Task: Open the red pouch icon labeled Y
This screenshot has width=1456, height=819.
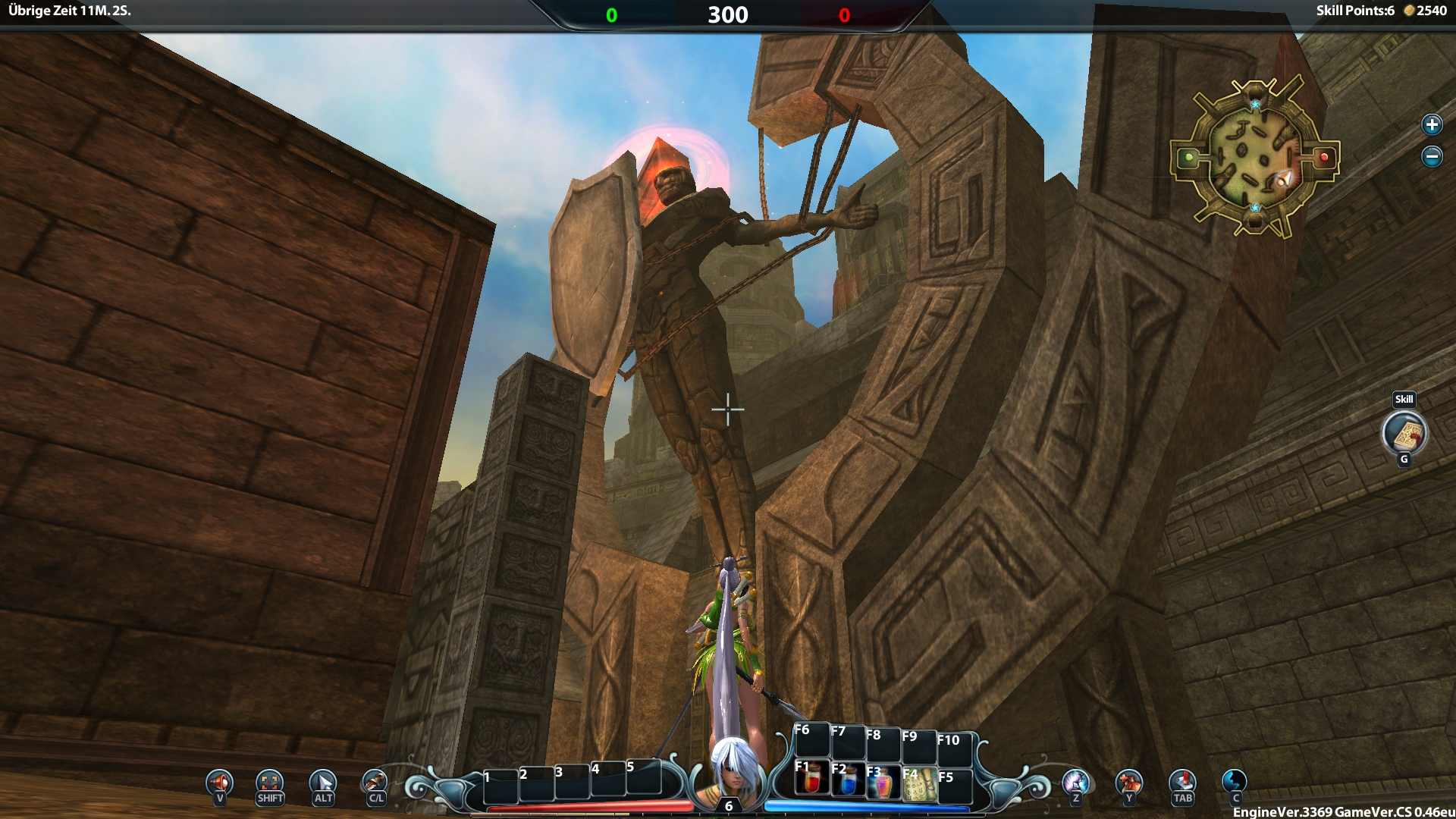Action: pyautogui.click(x=1129, y=781)
